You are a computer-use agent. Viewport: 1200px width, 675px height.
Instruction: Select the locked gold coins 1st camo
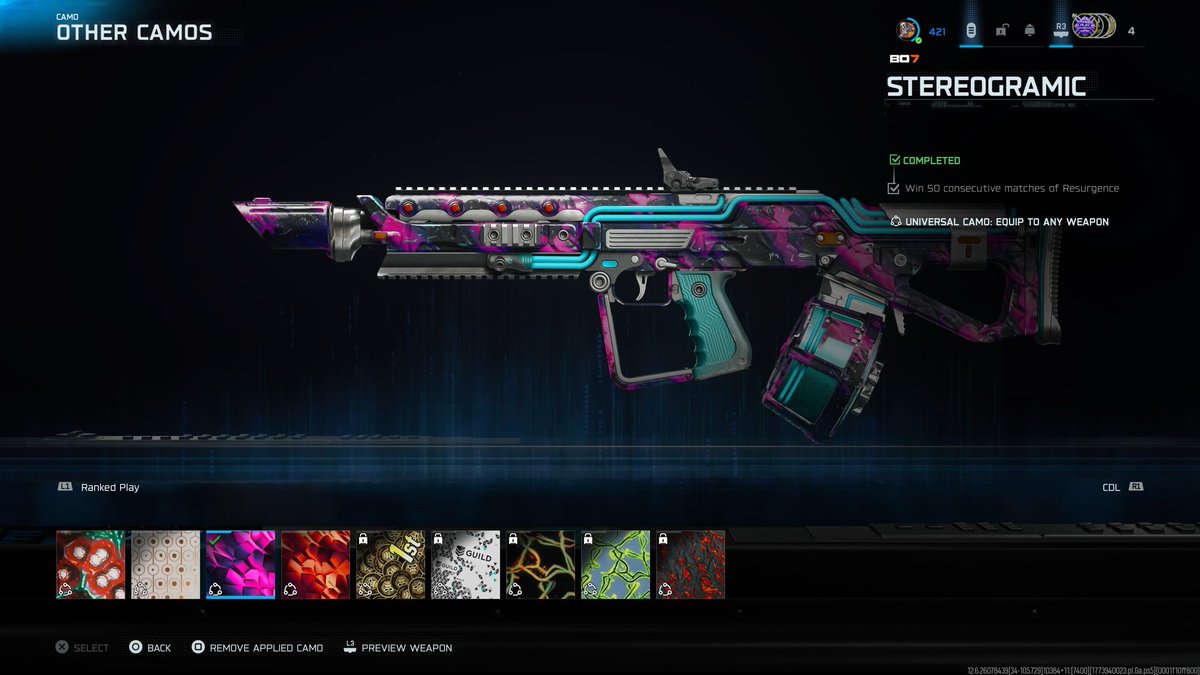point(391,564)
